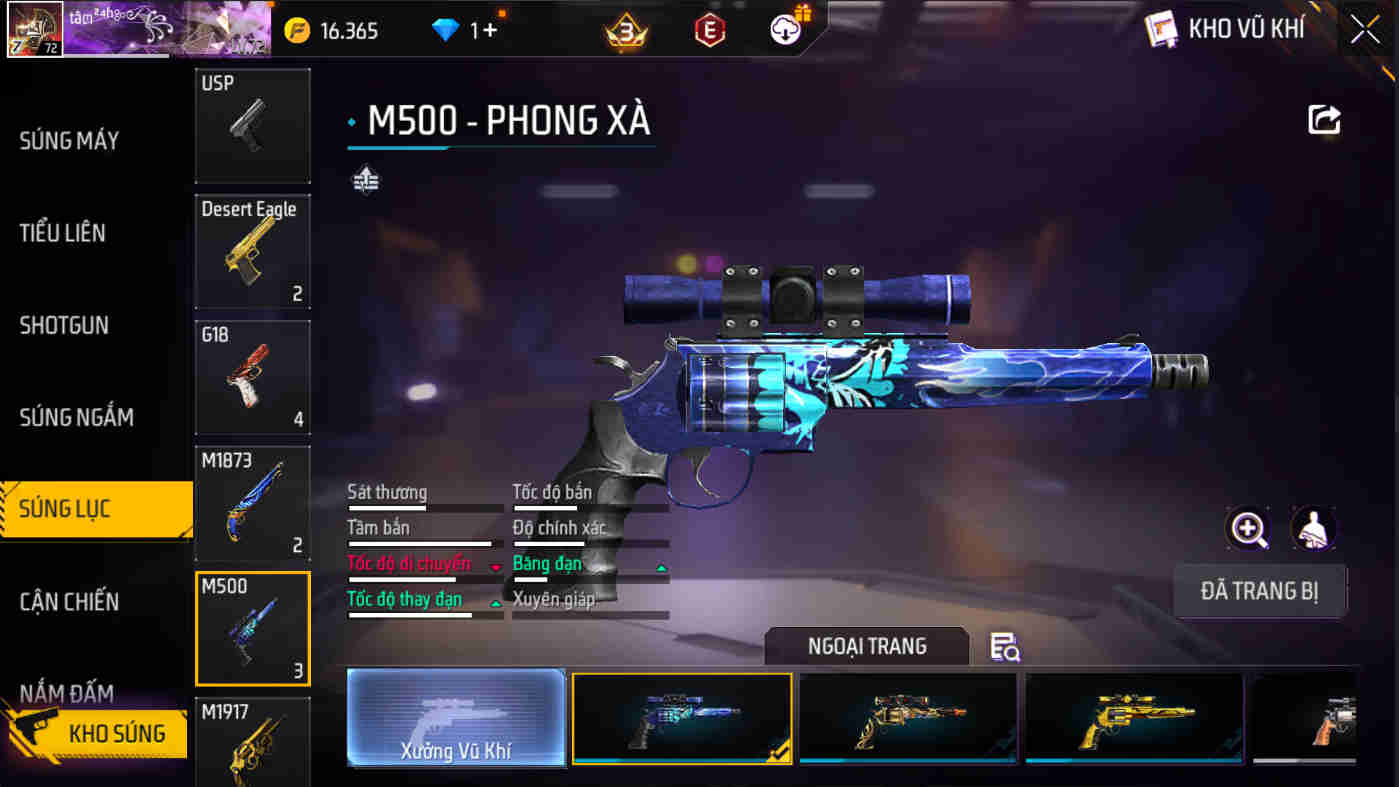This screenshot has width=1399, height=787.
Task: Click the ĐÃ TRANG BỊ button
Action: point(1260,591)
